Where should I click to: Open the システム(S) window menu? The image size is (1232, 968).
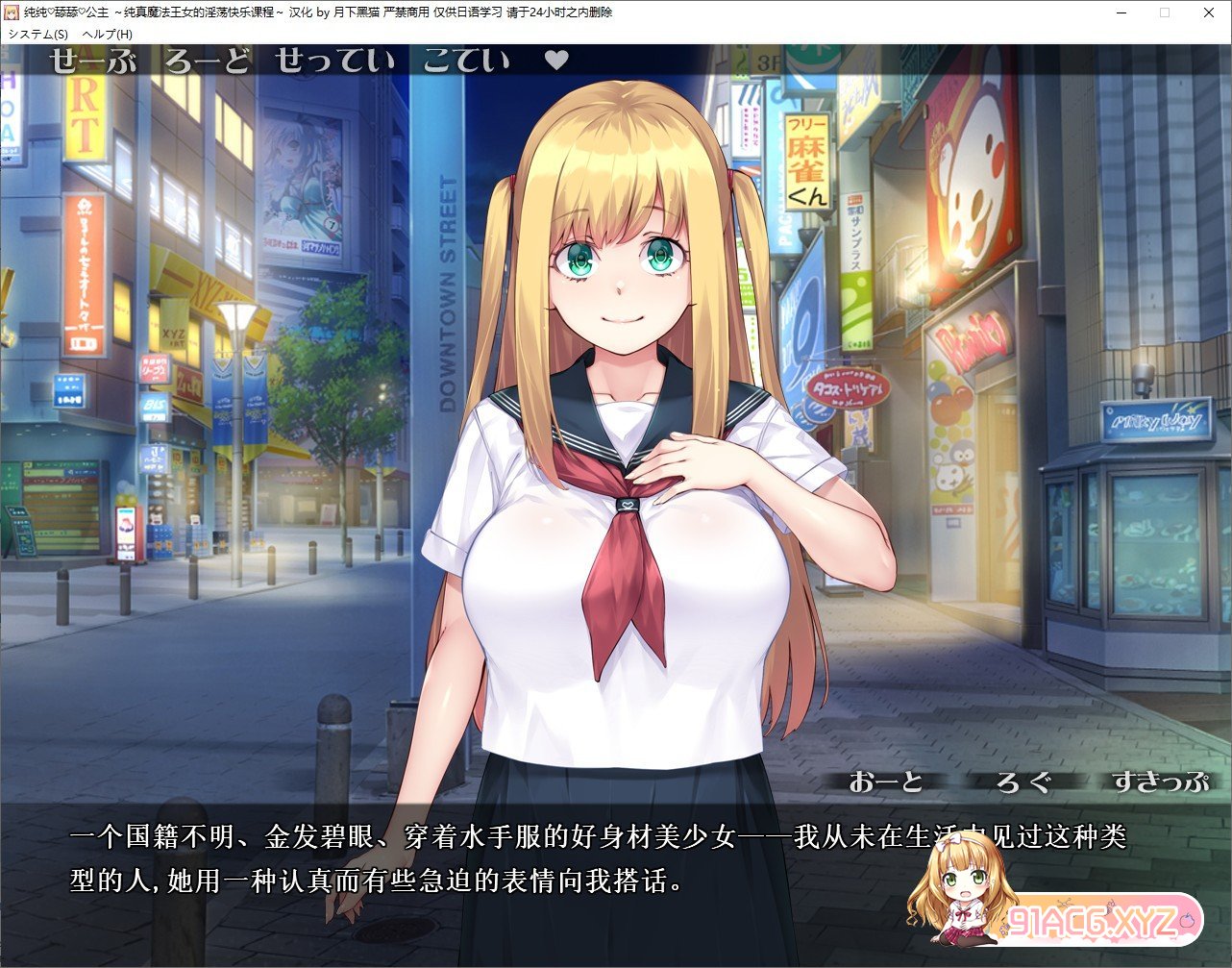click(x=38, y=34)
